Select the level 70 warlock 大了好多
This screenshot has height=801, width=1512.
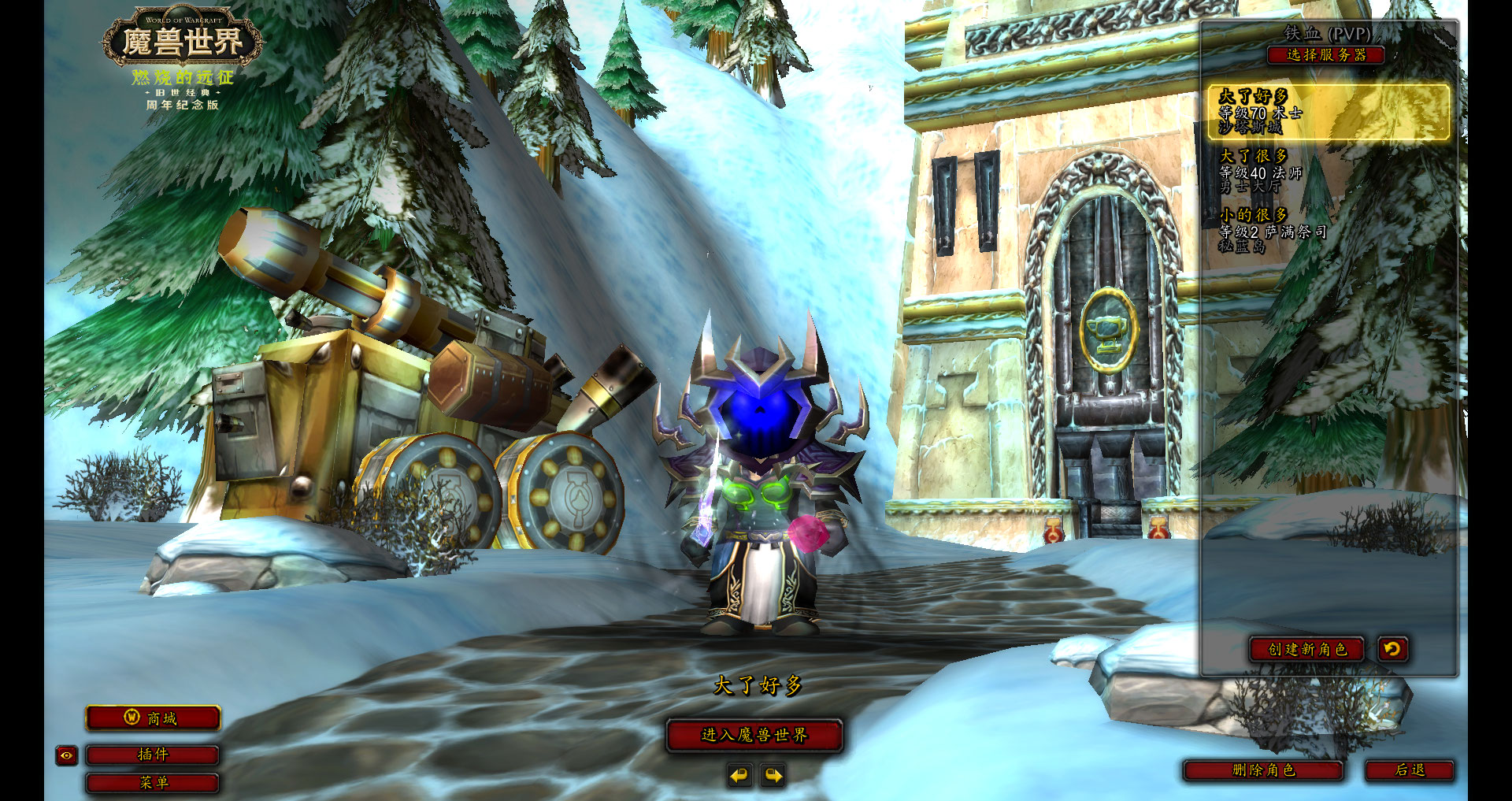1329,112
